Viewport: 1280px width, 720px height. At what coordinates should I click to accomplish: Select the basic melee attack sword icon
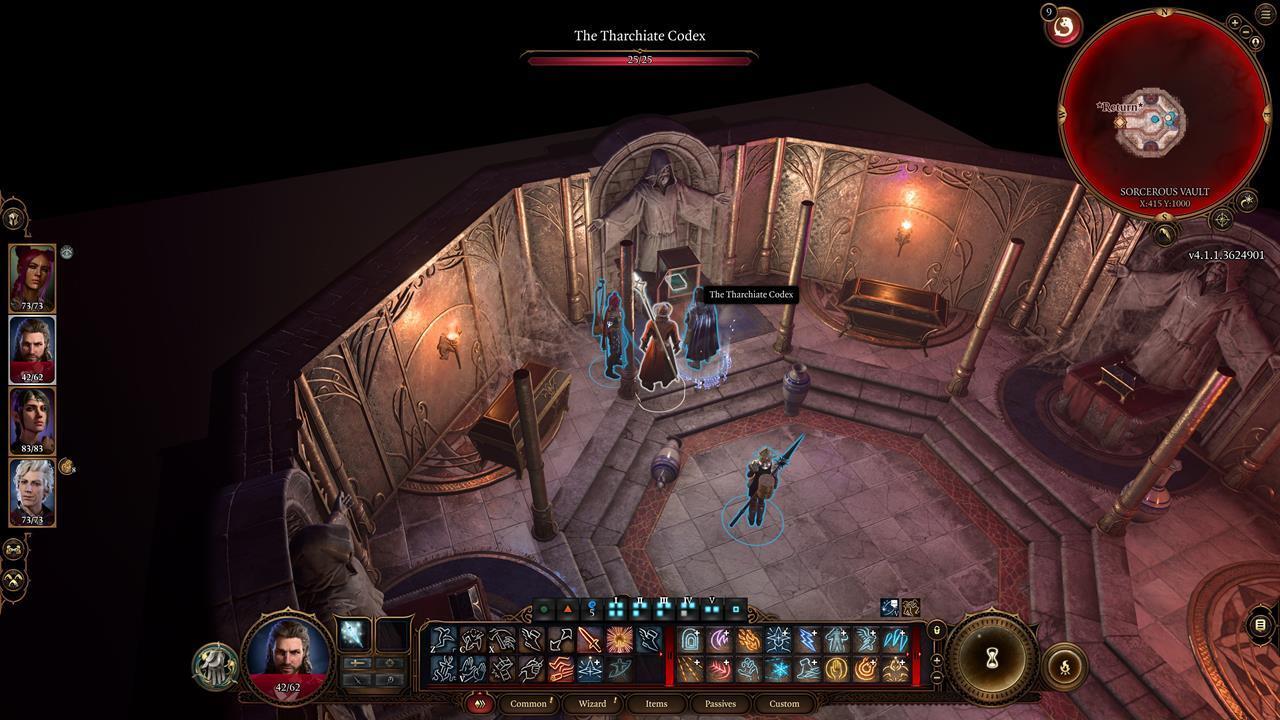[587, 637]
